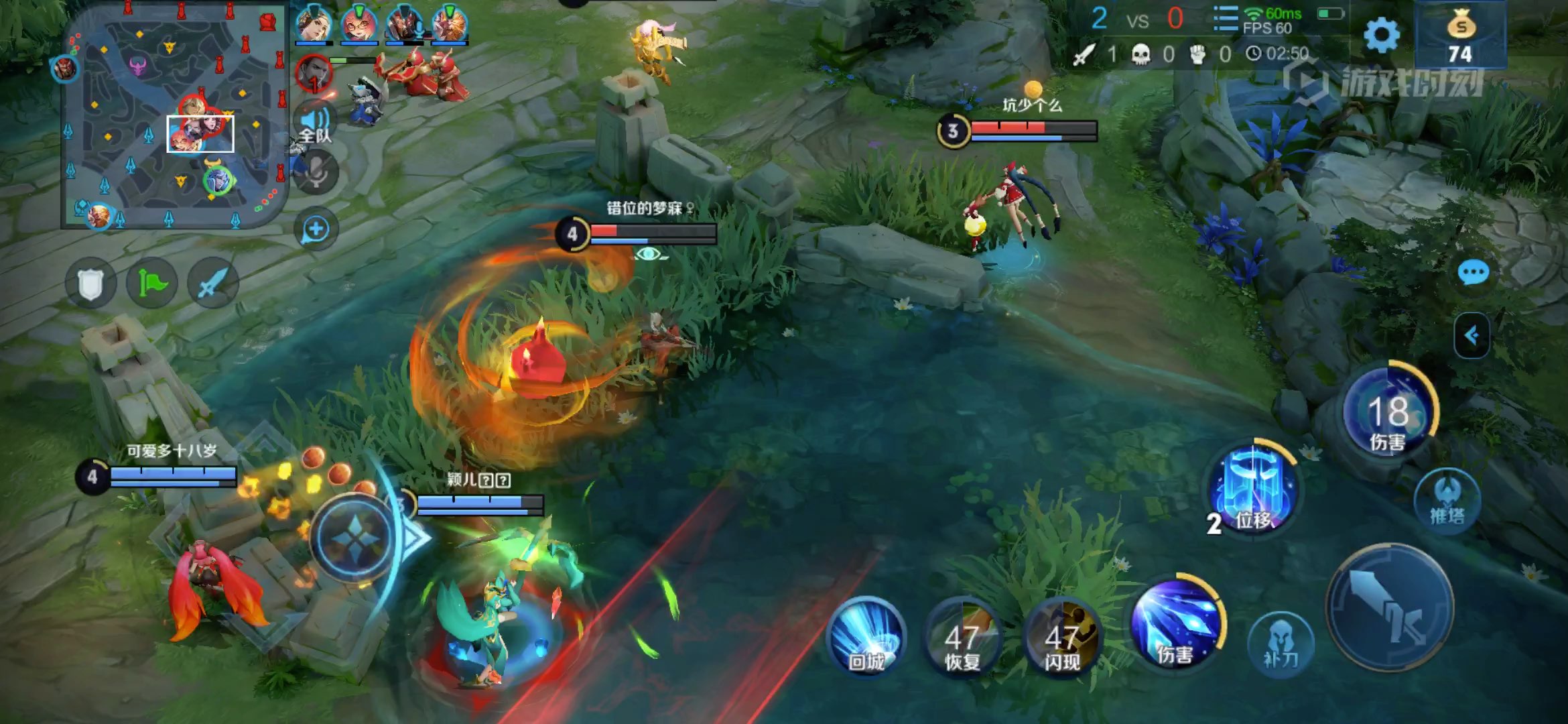Open the quick chat plus bubble

[316, 229]
